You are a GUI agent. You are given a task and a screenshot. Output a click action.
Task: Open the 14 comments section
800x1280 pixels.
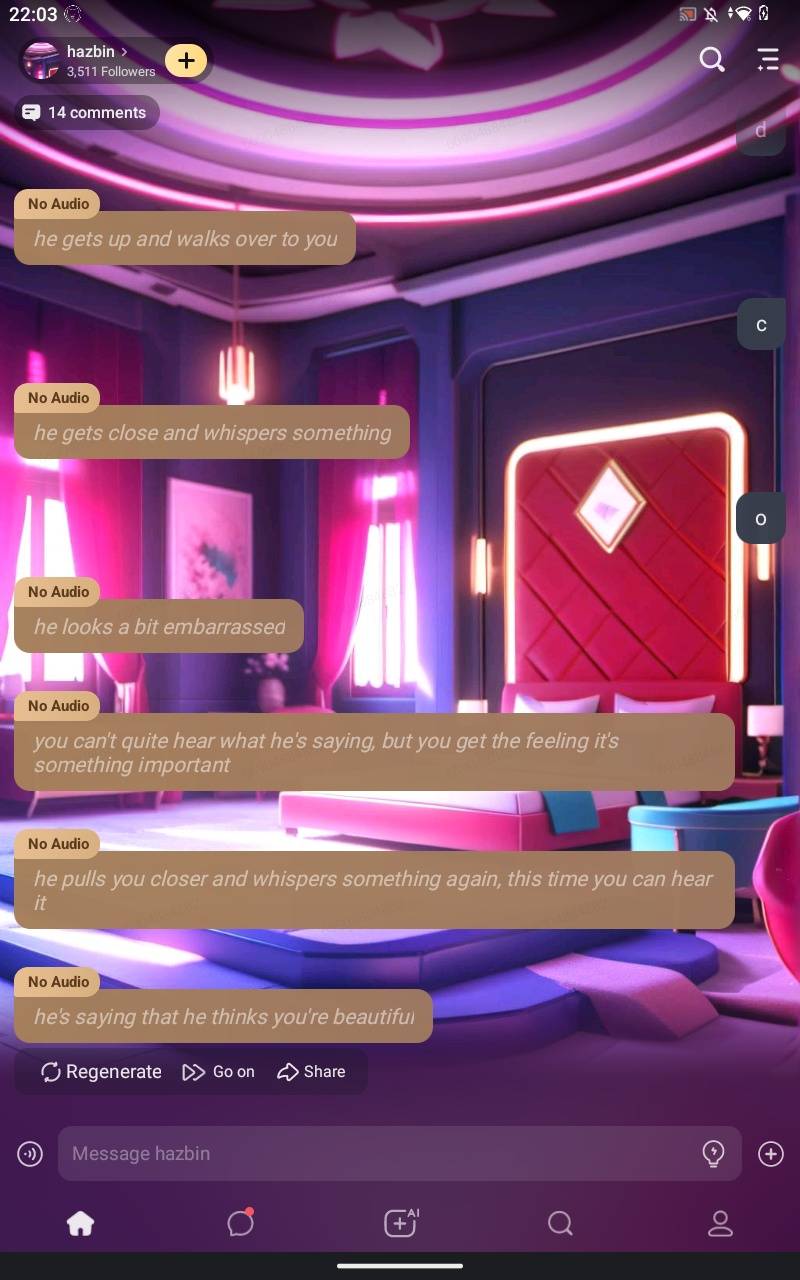[87, 112]
